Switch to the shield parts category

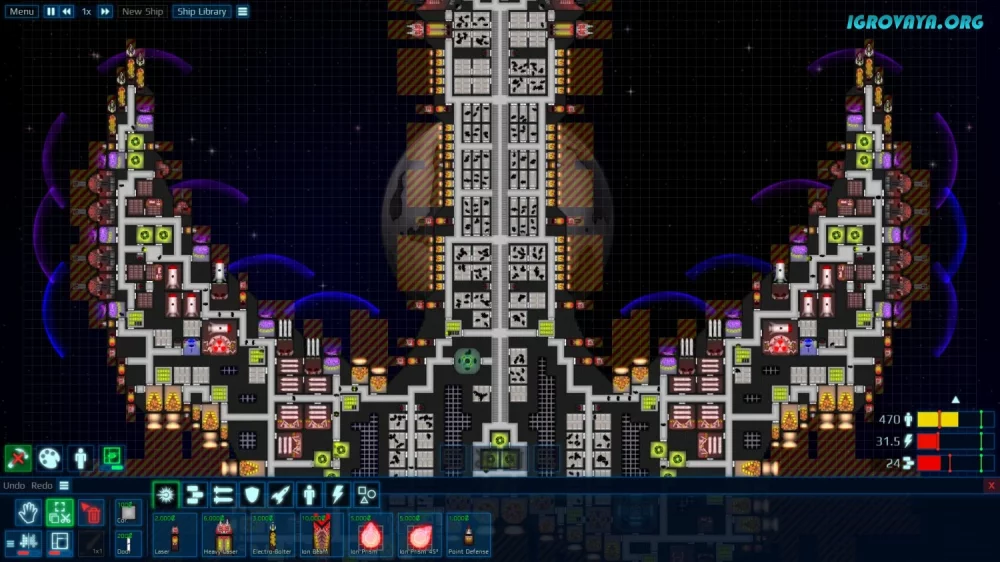pos(252,494)
